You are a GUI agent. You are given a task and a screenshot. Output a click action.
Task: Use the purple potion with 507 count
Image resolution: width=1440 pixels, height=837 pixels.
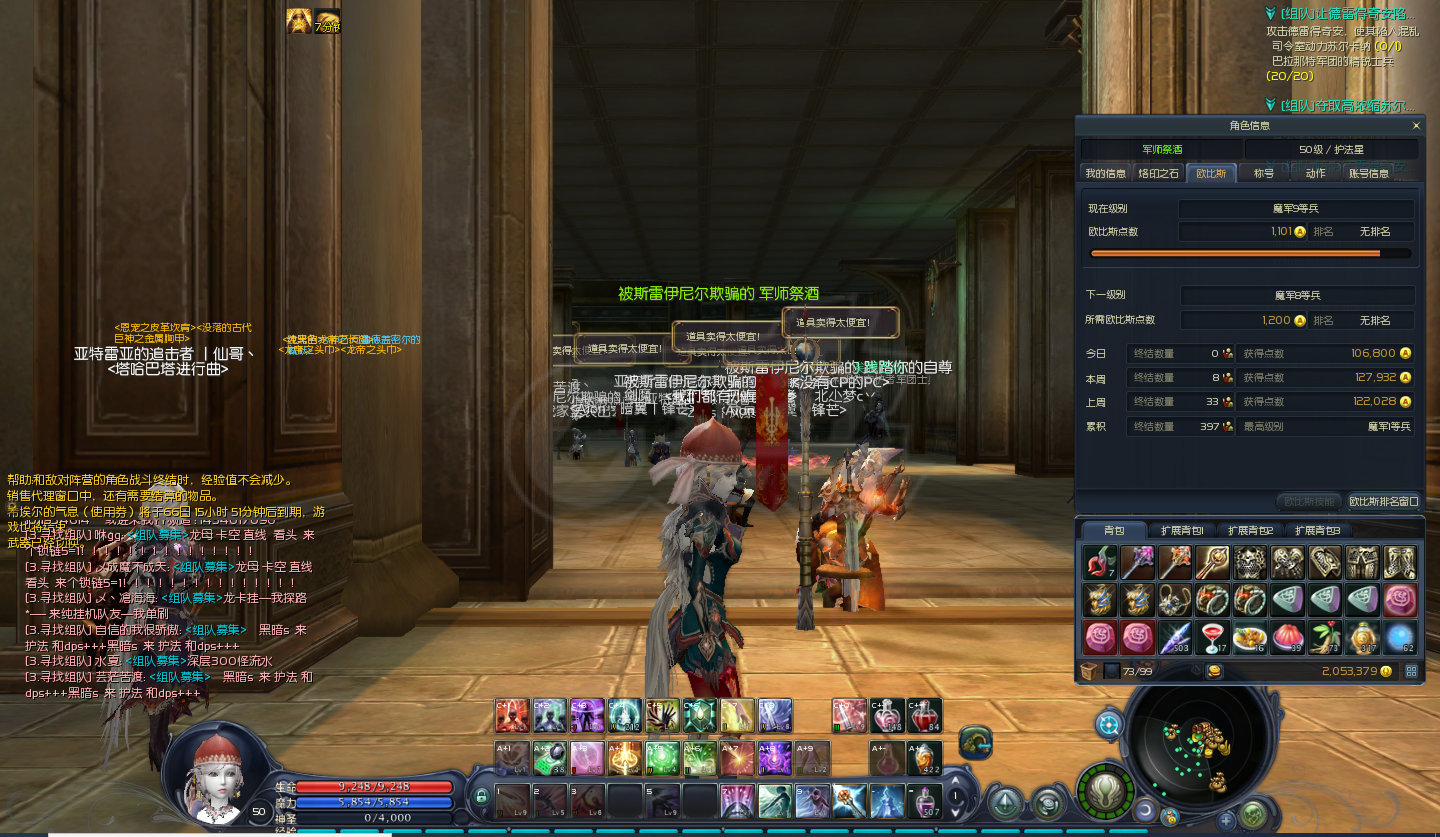(925, 800)
